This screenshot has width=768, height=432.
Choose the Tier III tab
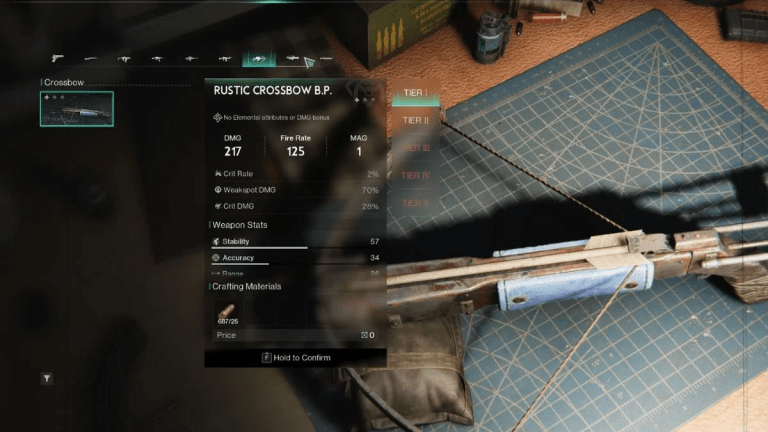pos(414,148)
